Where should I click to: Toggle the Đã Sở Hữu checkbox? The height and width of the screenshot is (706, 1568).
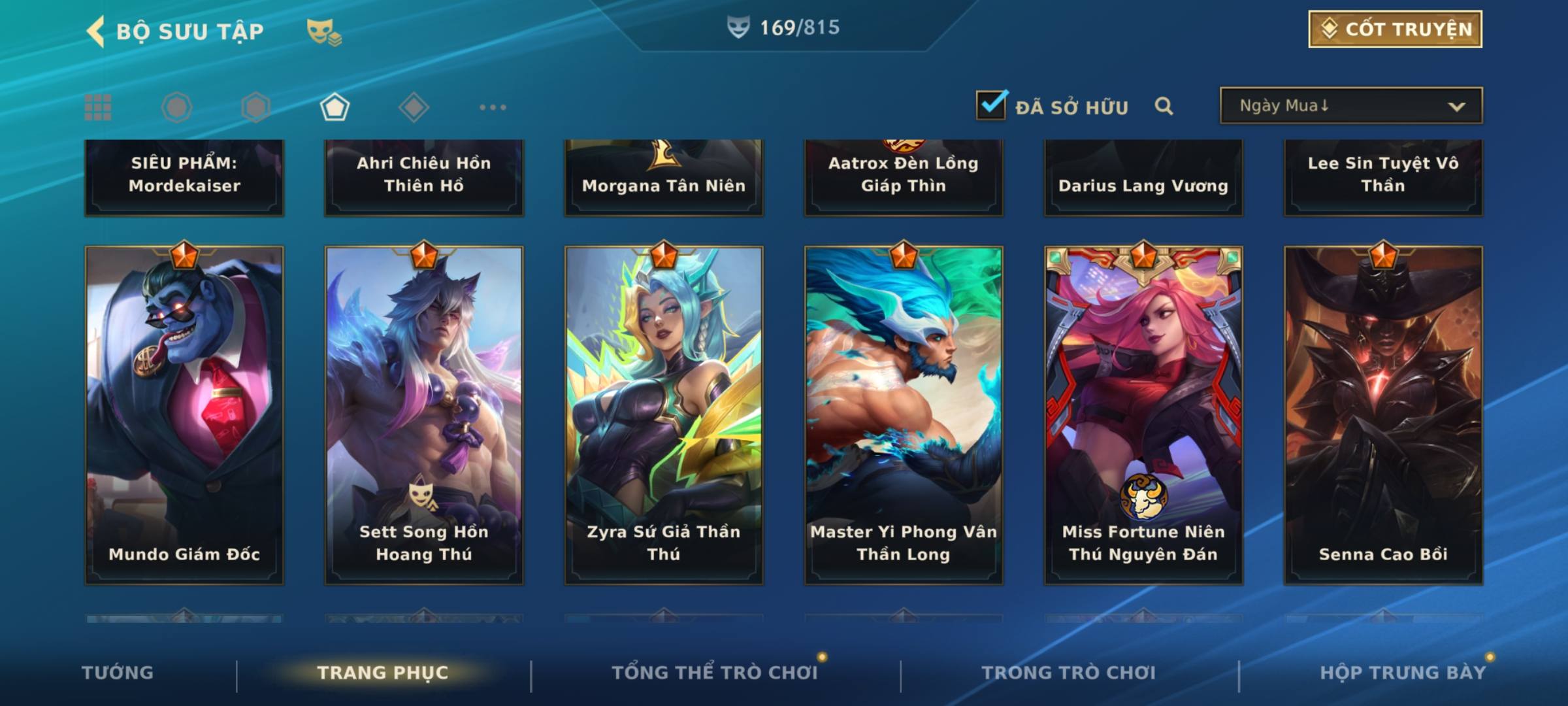991,105
